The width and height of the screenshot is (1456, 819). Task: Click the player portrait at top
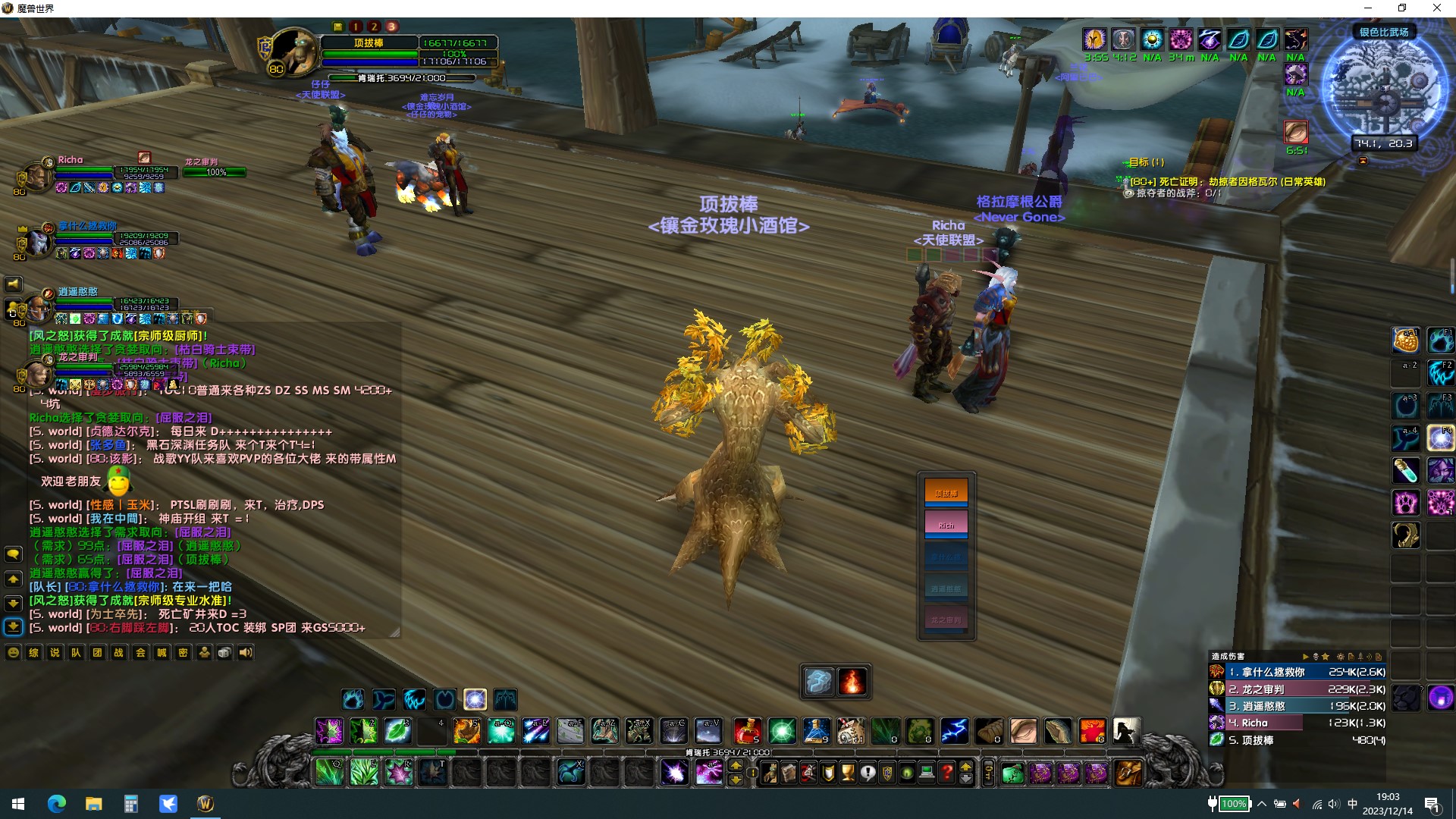293,52
